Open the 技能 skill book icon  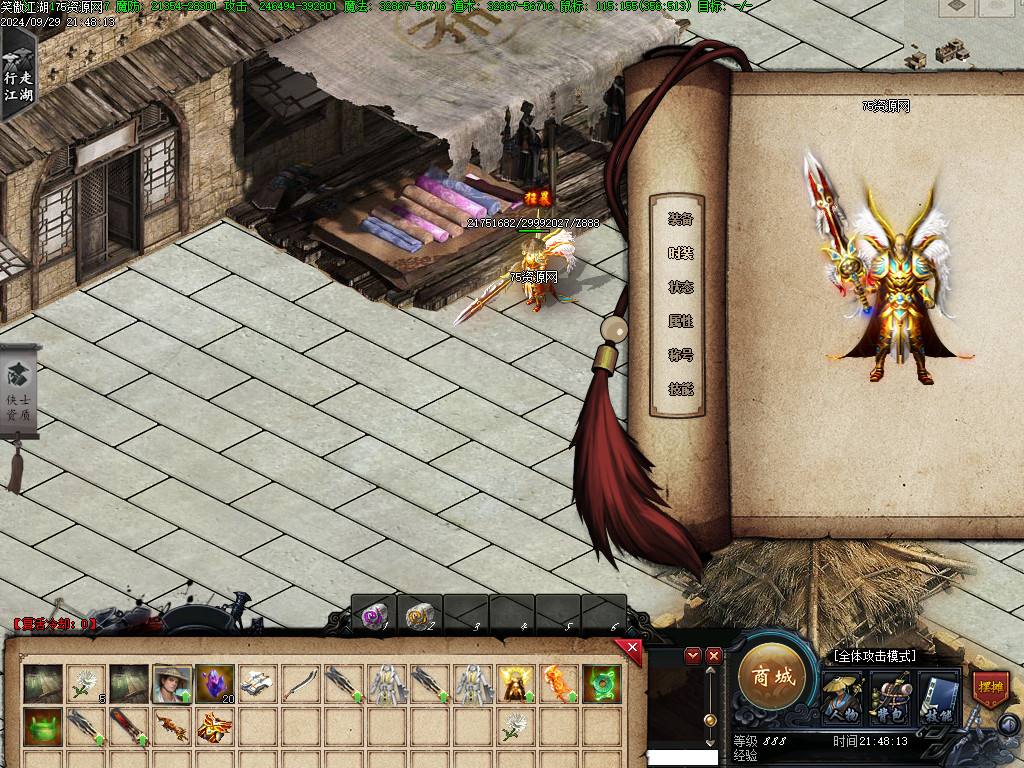(939, 696)
